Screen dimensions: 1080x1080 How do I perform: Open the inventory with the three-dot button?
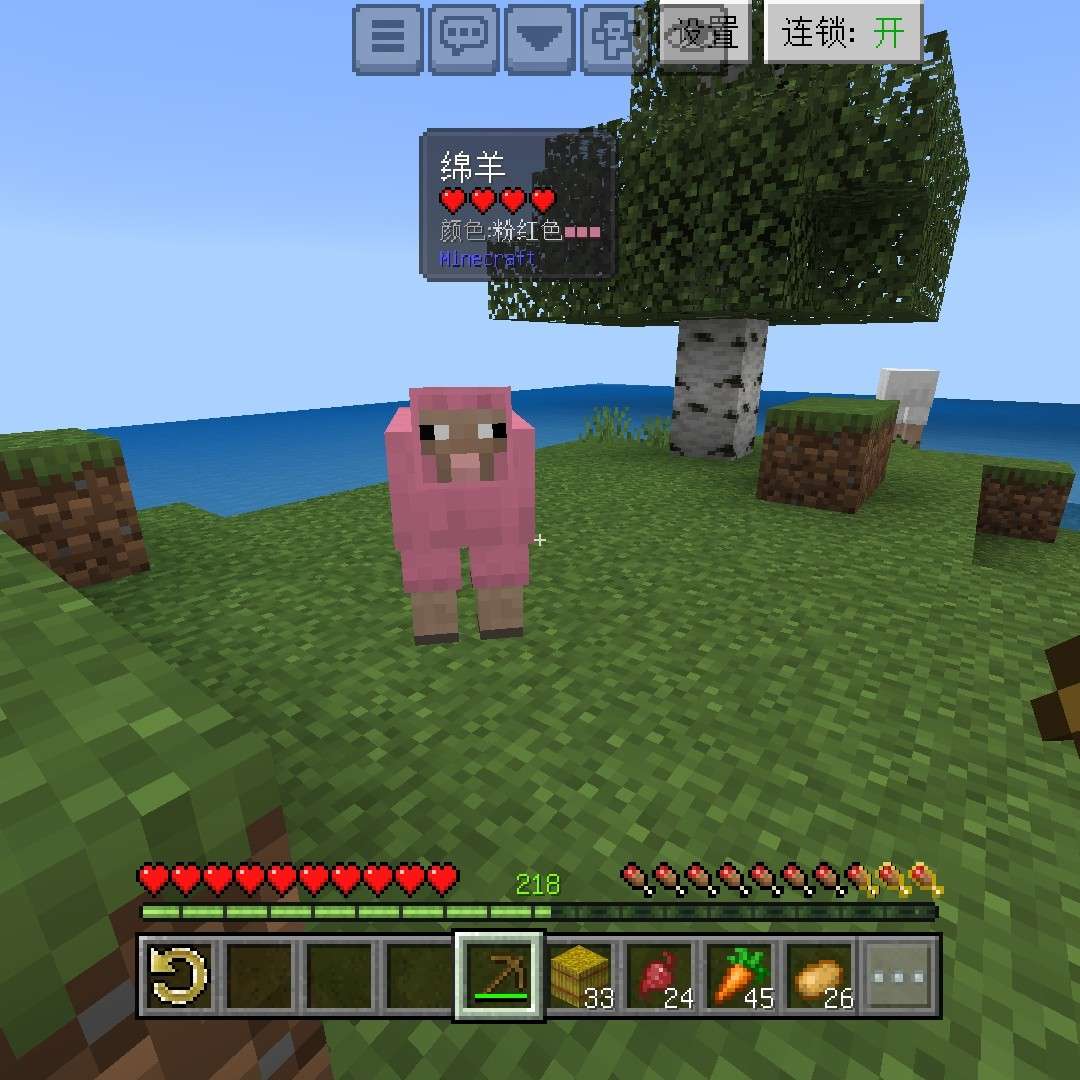click(x=900, y=976)
